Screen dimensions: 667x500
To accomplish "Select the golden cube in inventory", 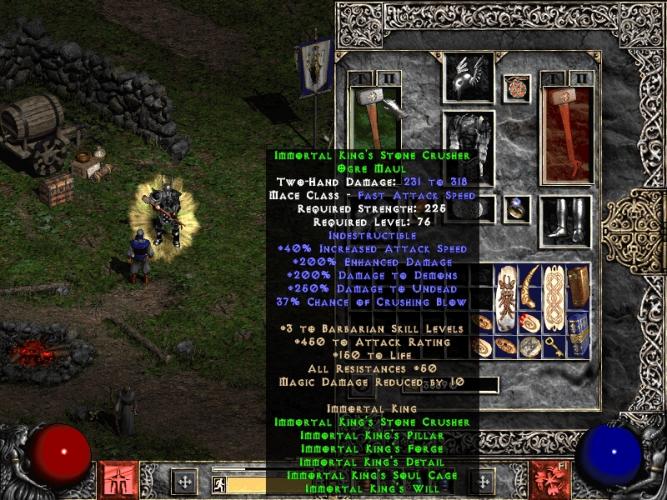I will click(580, 287).
